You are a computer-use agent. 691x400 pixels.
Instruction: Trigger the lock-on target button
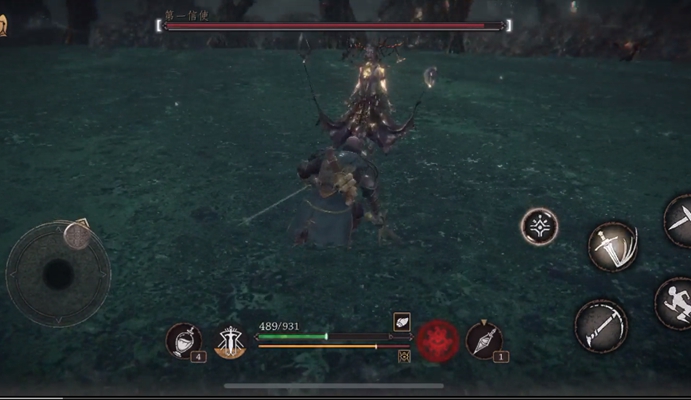tap(539, 226)
